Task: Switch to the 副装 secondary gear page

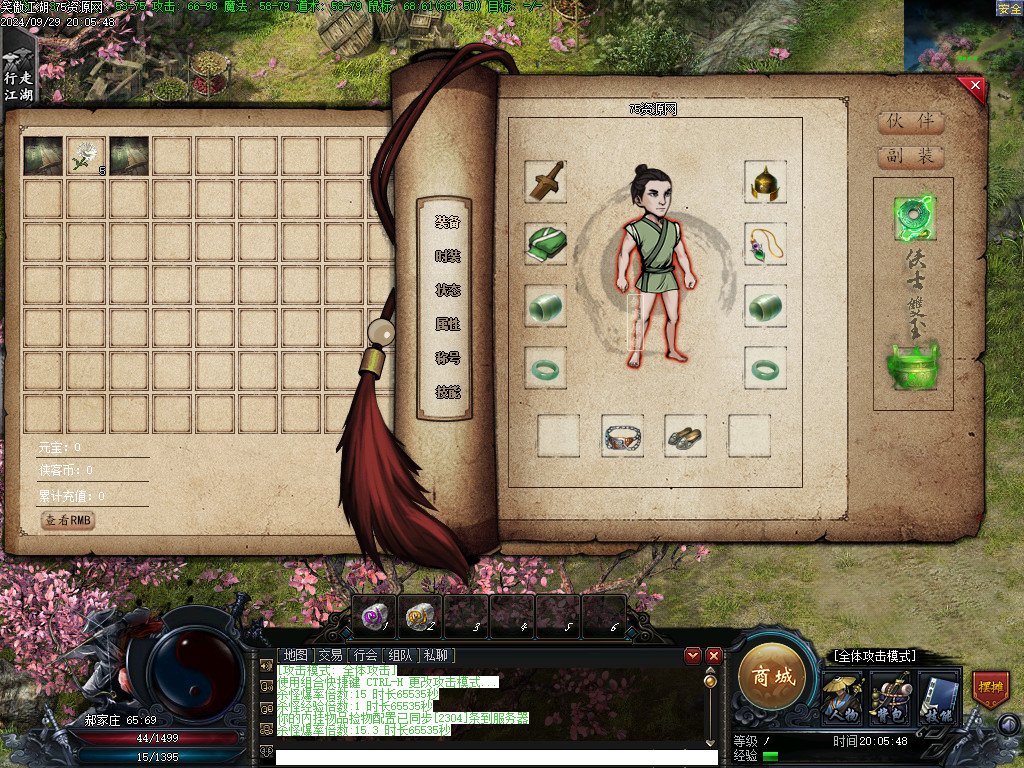Action: 910,156
